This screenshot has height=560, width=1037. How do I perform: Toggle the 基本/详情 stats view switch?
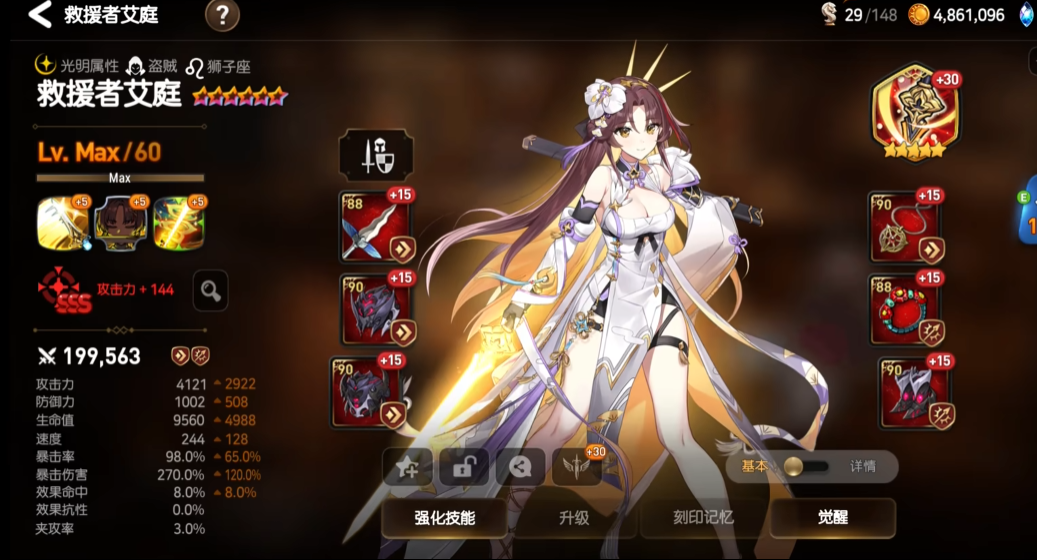(x=807, y=467)
